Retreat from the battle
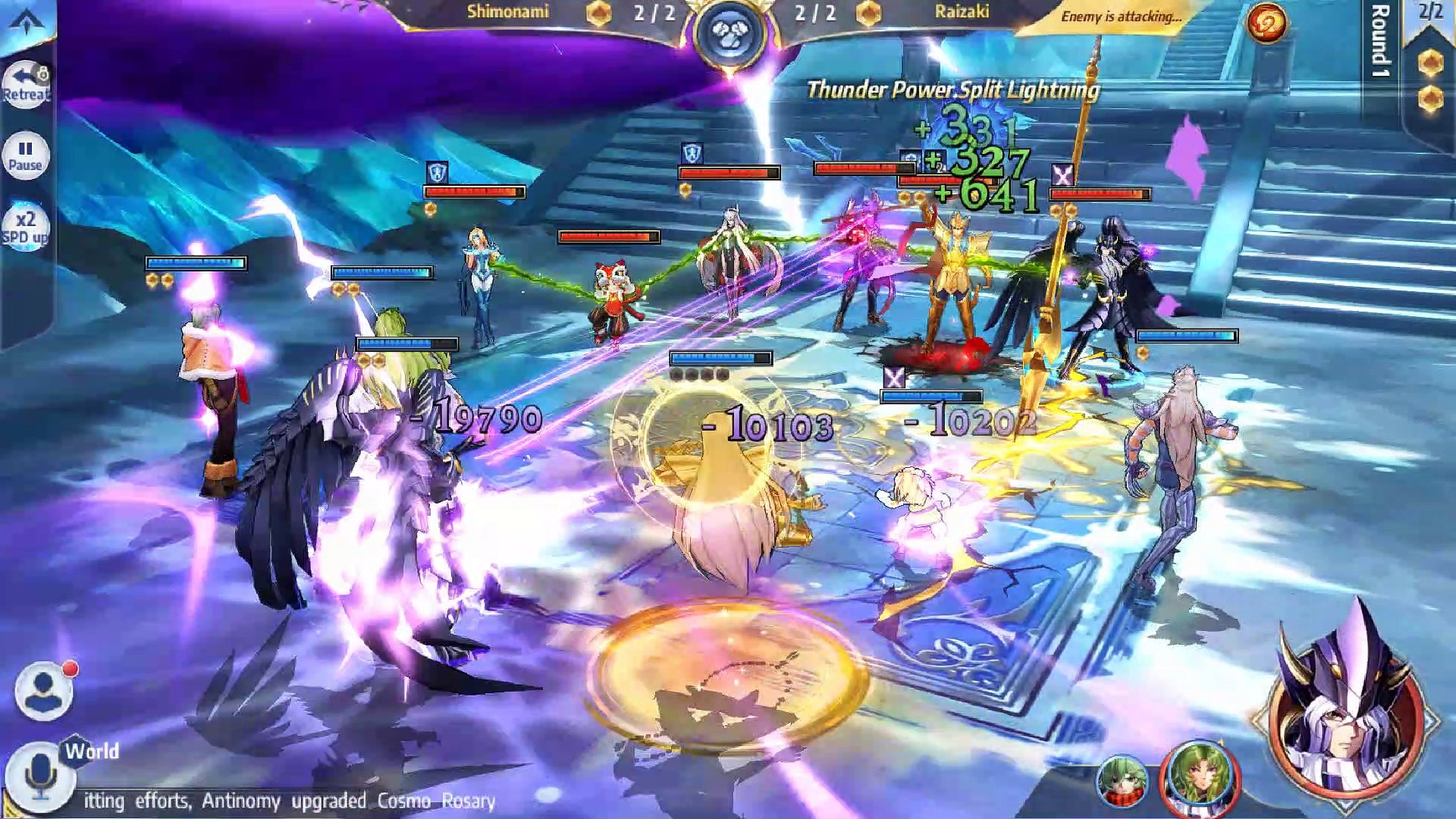The image size is (1456, 819). tap(26, 84)
